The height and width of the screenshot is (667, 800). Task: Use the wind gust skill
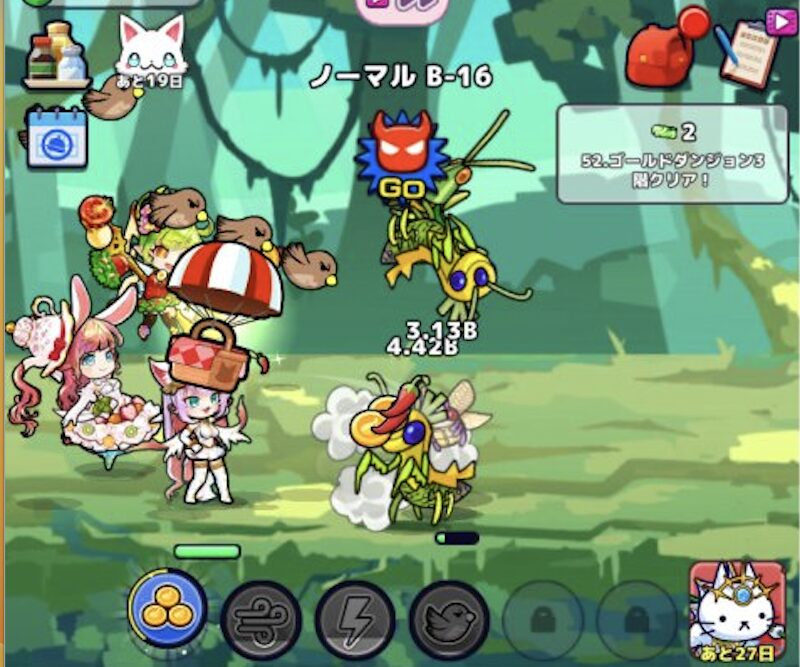click(x=260, y=619)
